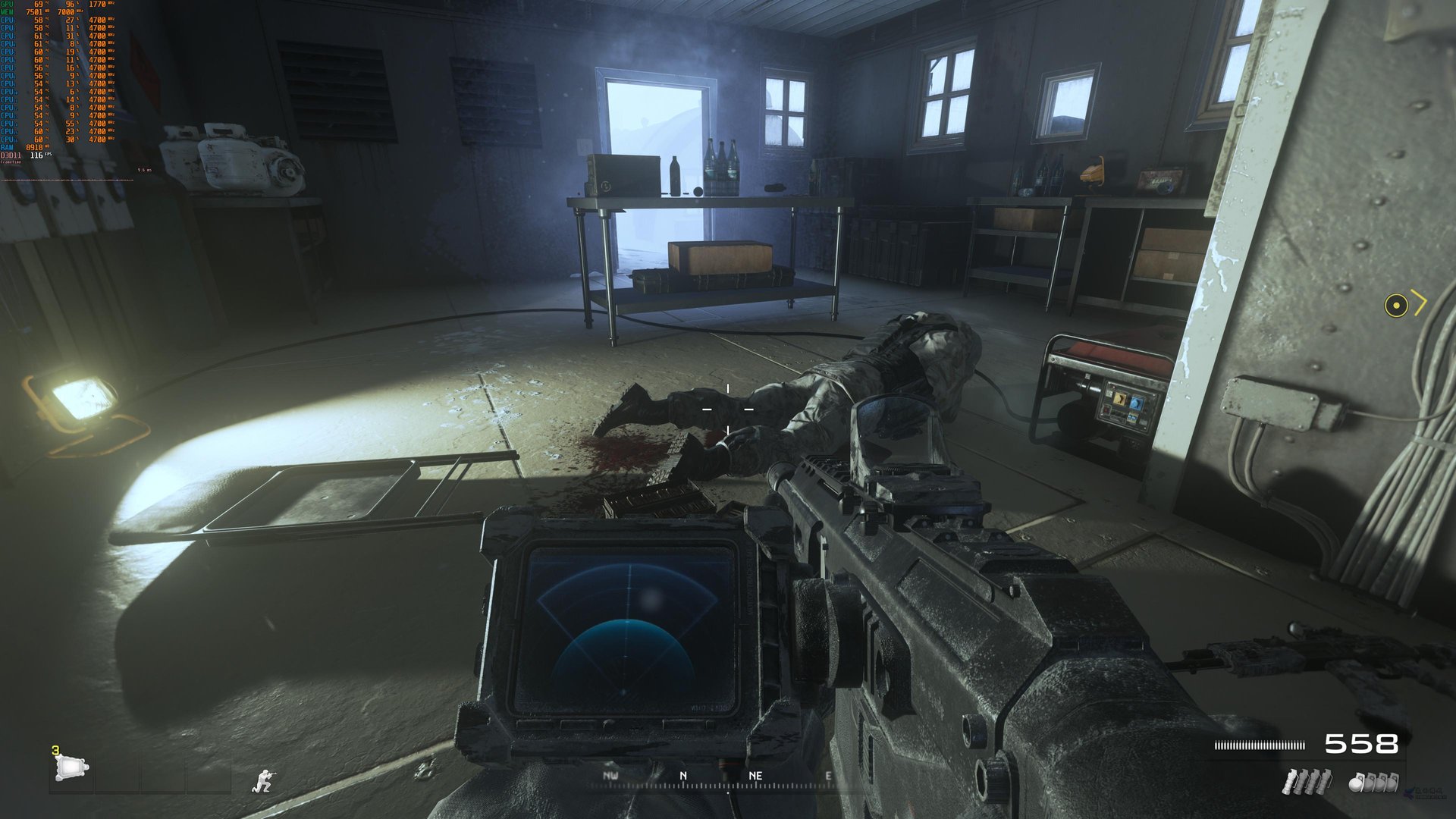The width and height of the screenshot is (1456, 819).
Task: Select the claymore slot showing 3
Action: click(71, 768)
